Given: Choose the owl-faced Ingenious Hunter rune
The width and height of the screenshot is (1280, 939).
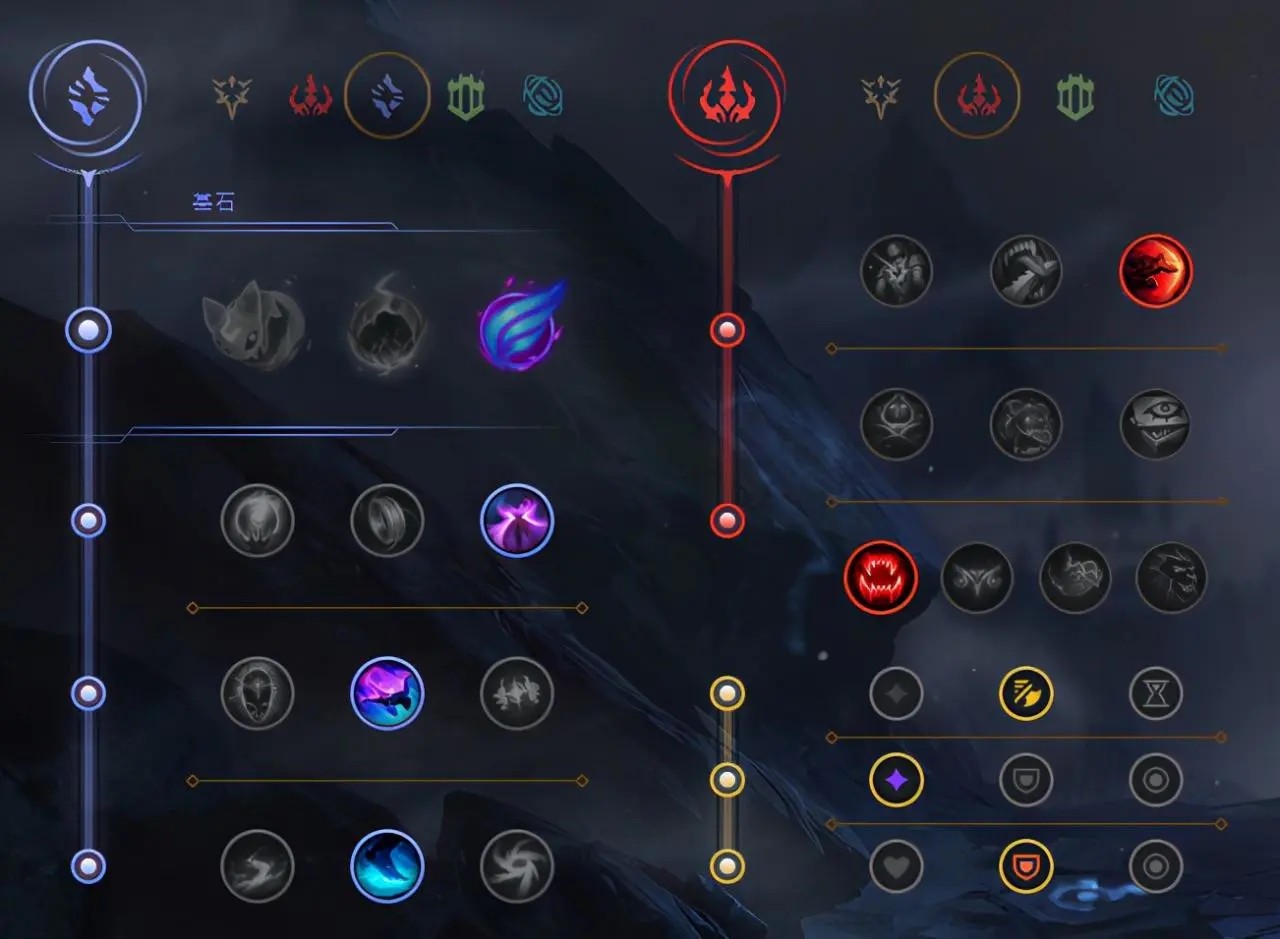Looking at the screenshot, I should pyautogui.click(x=977, y=578).
